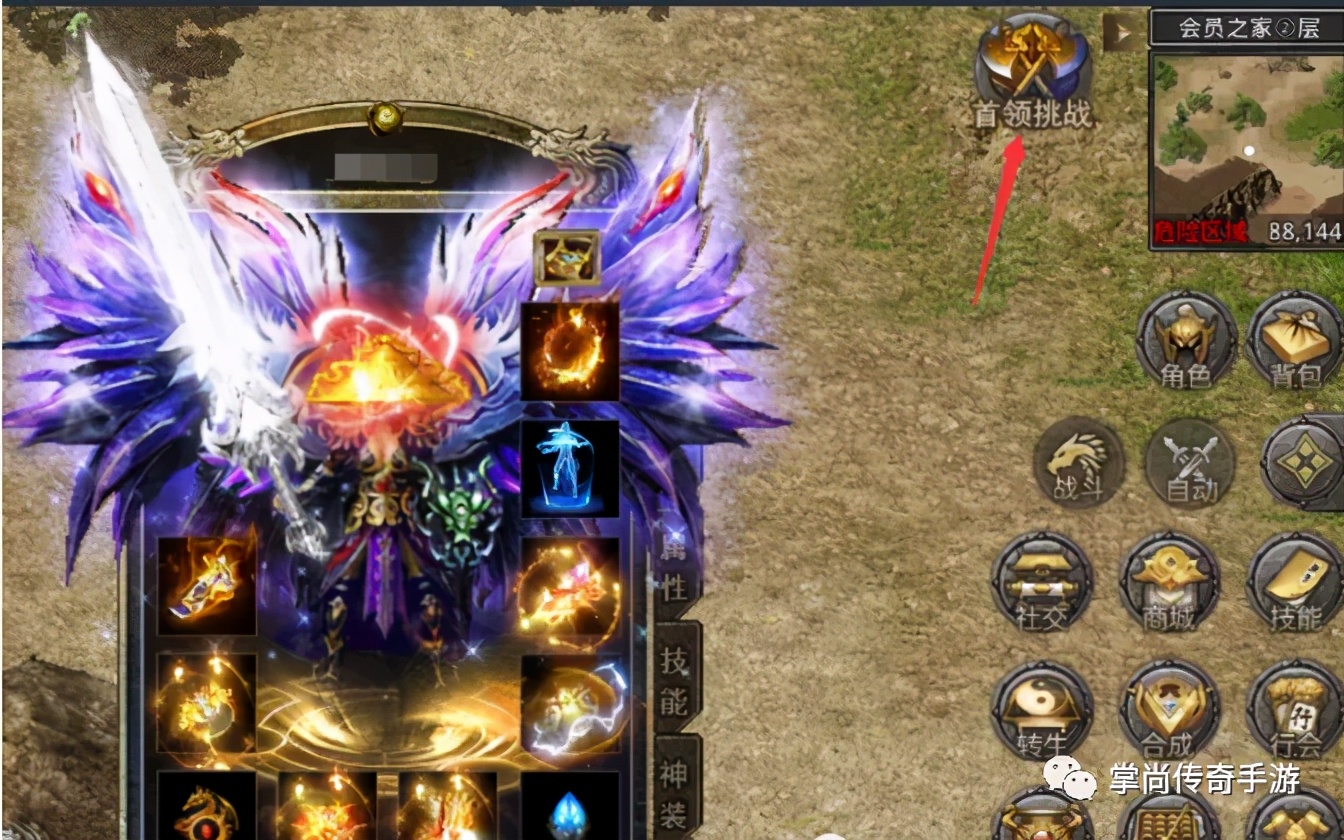Image resolution: width=1344 pixels, height=840 pixels.
Task: Select the fiery ring equipment slot
Action: pos(570,351)
